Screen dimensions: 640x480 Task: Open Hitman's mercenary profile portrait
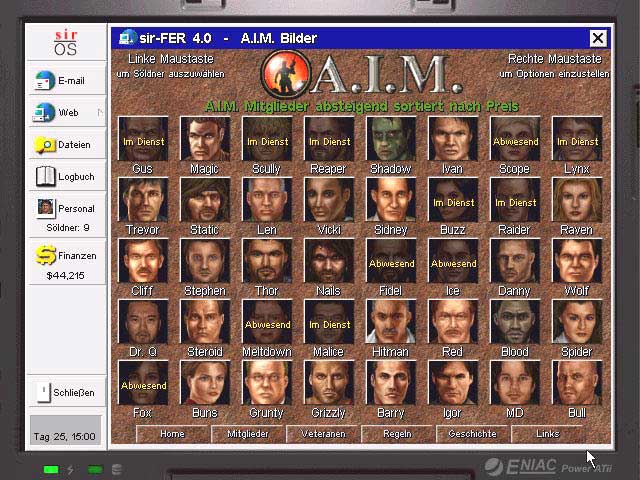(391, 322)
